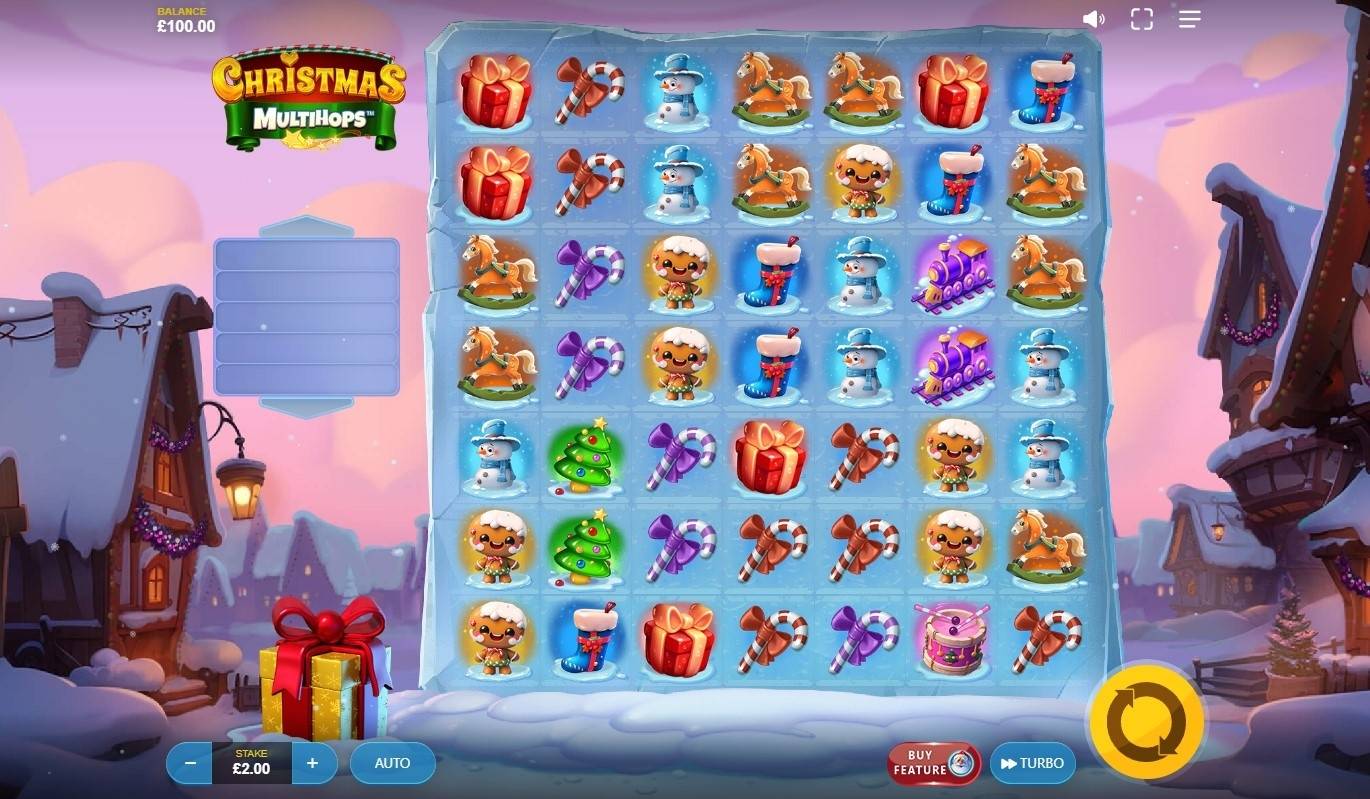Image resolution: width=1370 pixels, height=799 pixels.
Task: Click the Christmas tree symbol
Action: [587, 459]
